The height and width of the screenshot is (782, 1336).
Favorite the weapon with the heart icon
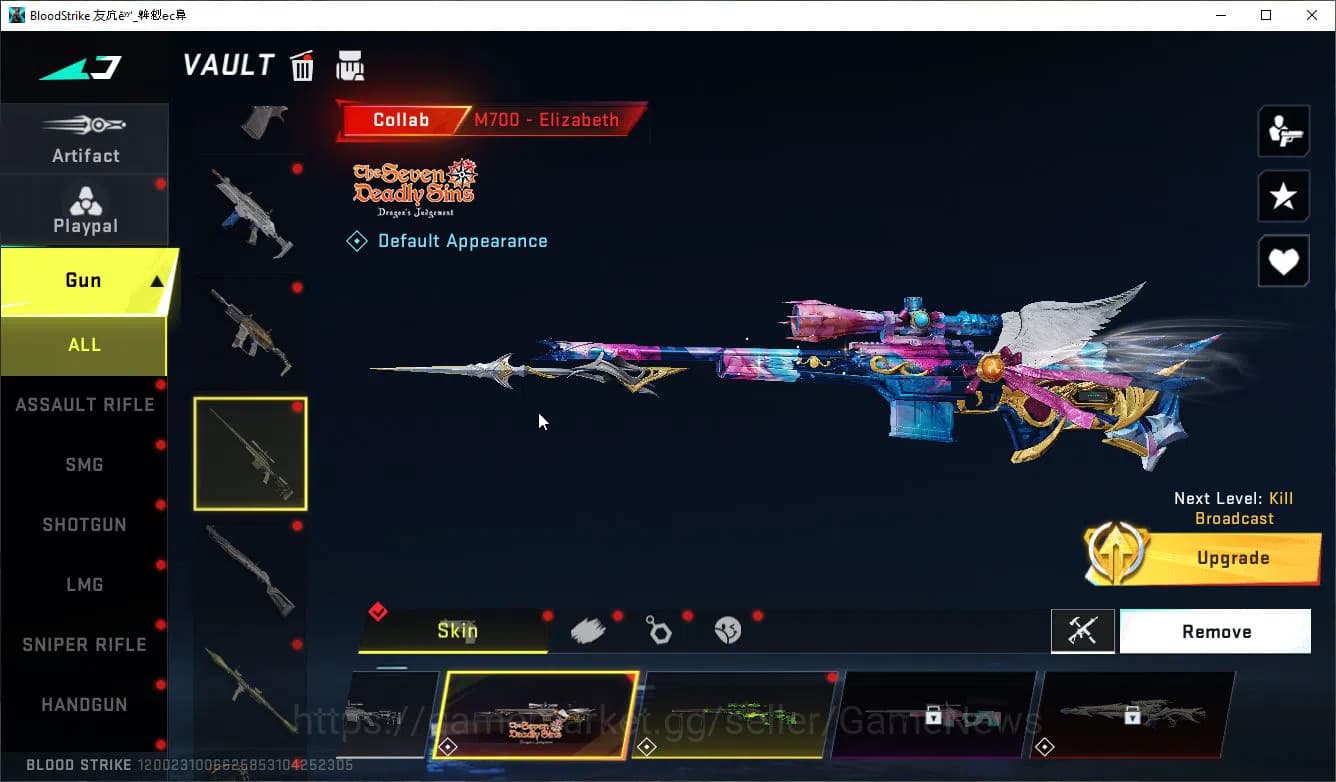coord(1283,261)
